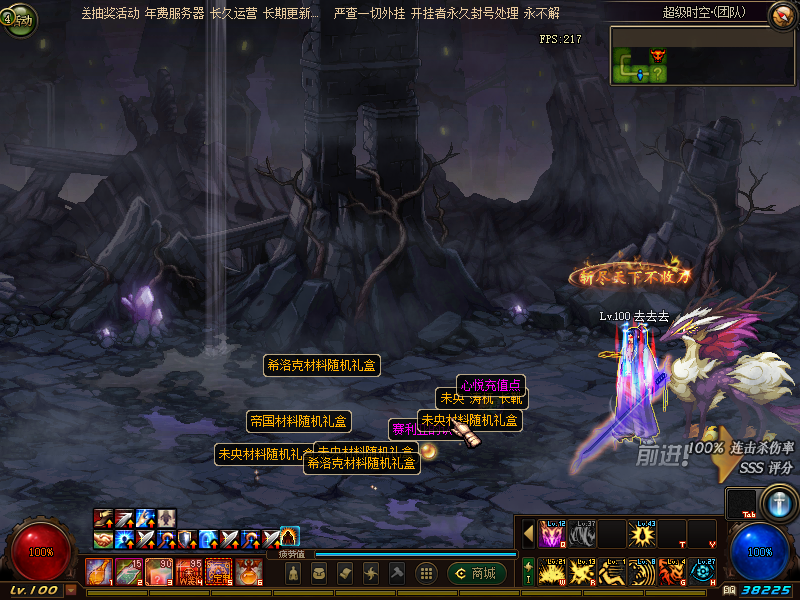Open the grid menu button beside 商城

[426, 573]
